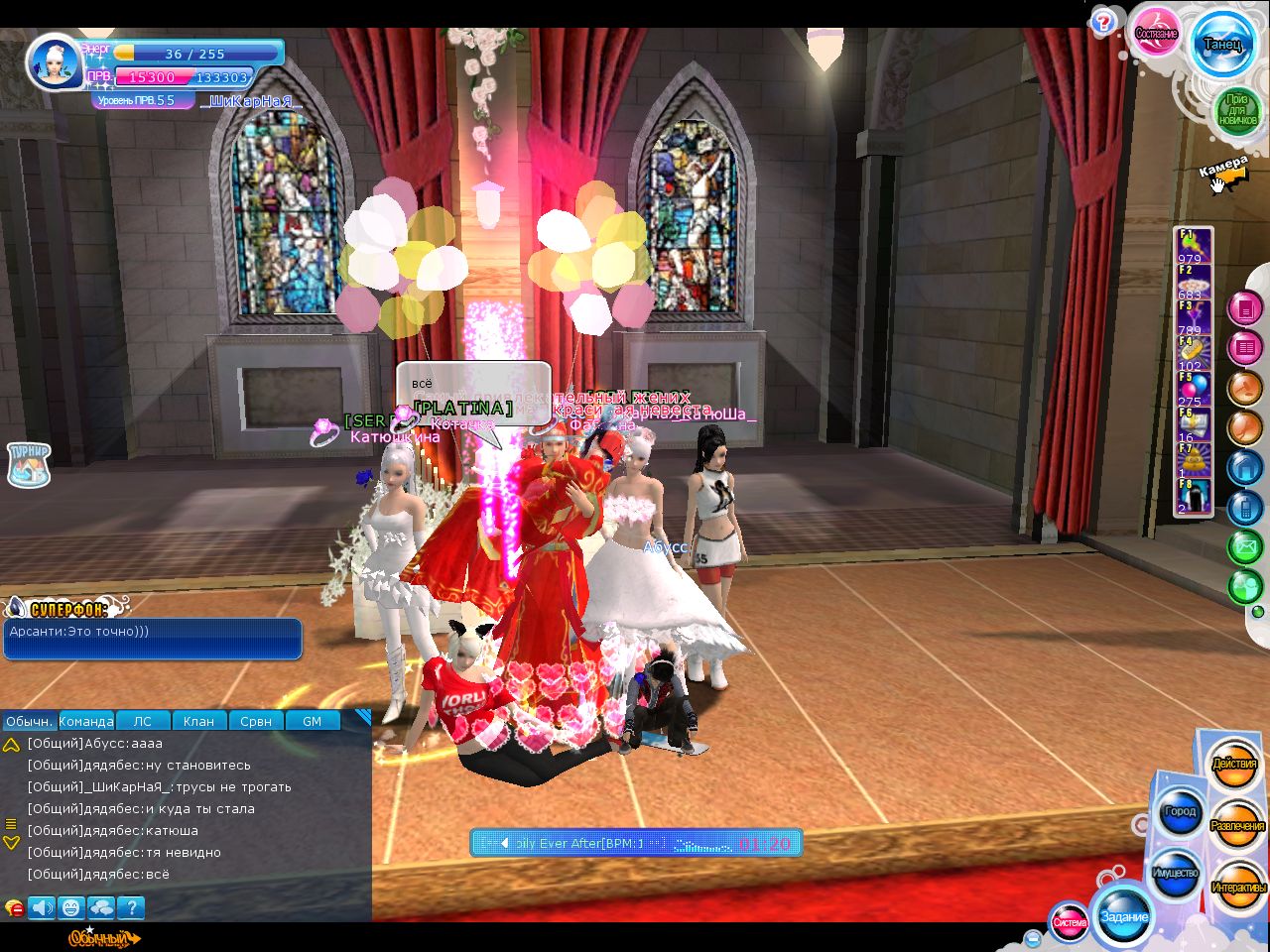
Task: Open the Система system menu
Action: coord(1070,922)
